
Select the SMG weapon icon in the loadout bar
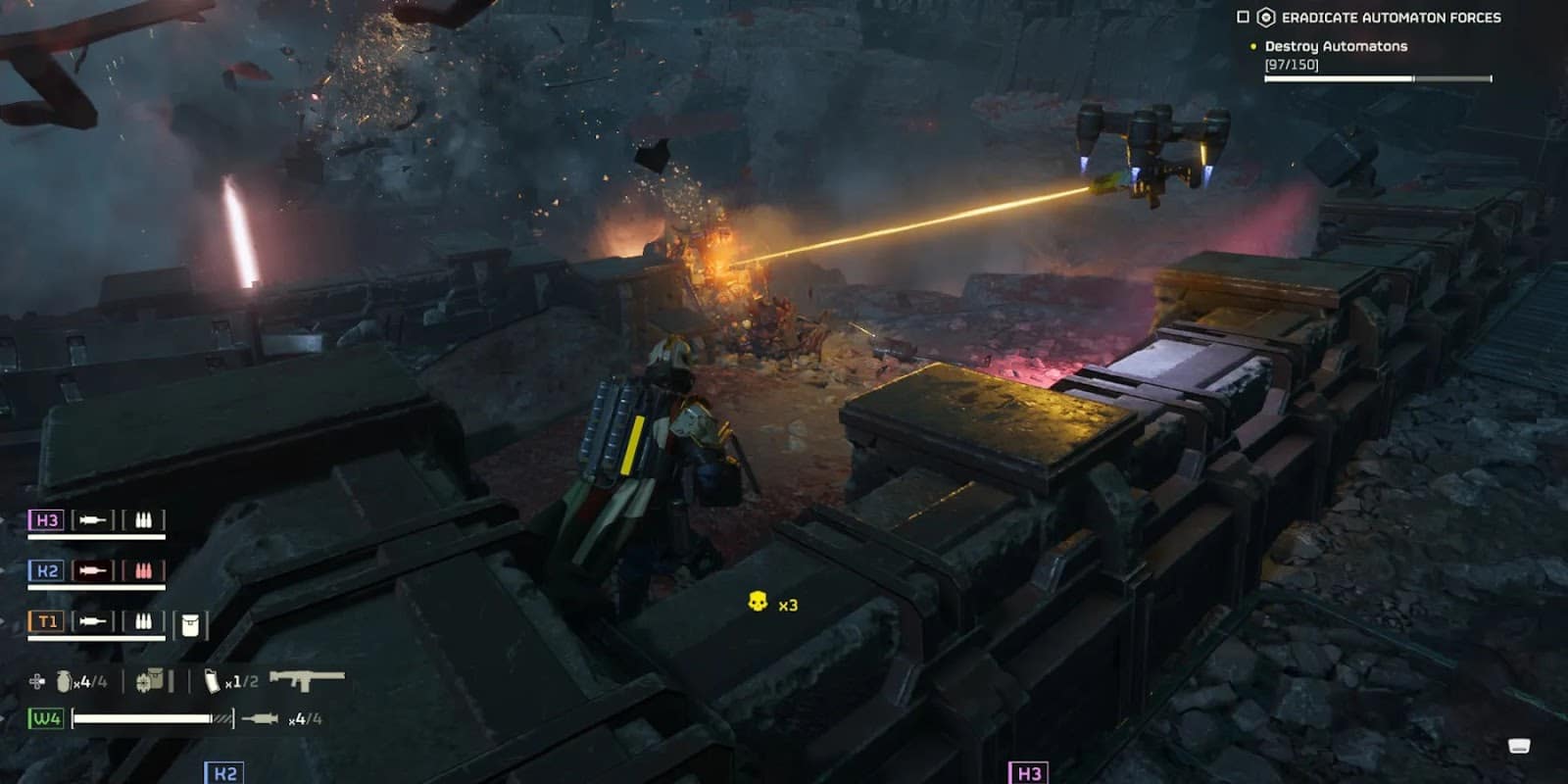[309, 682]
